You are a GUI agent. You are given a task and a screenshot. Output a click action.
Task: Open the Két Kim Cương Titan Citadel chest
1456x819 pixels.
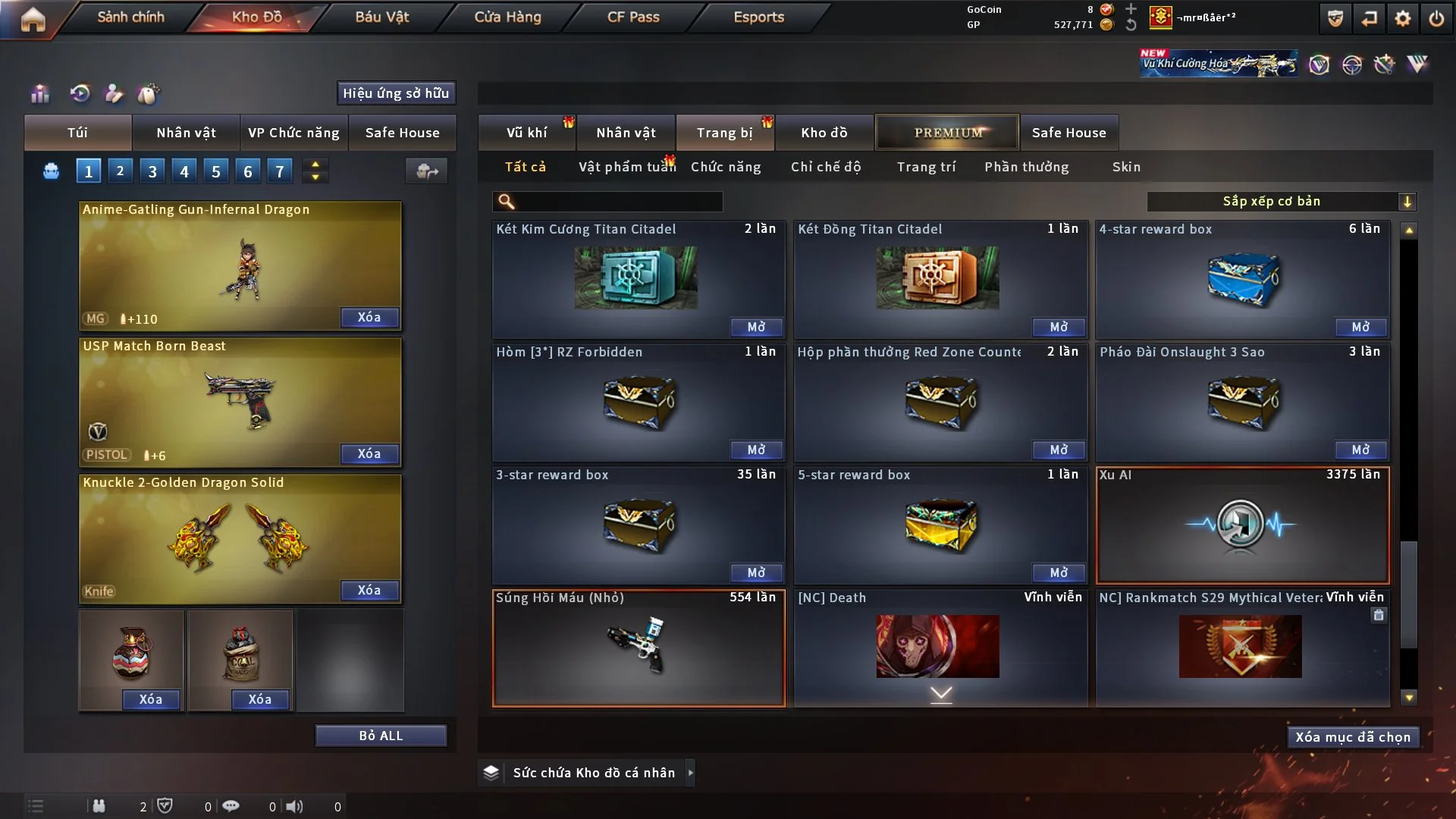pyautogui.click(x=756, y=327)
